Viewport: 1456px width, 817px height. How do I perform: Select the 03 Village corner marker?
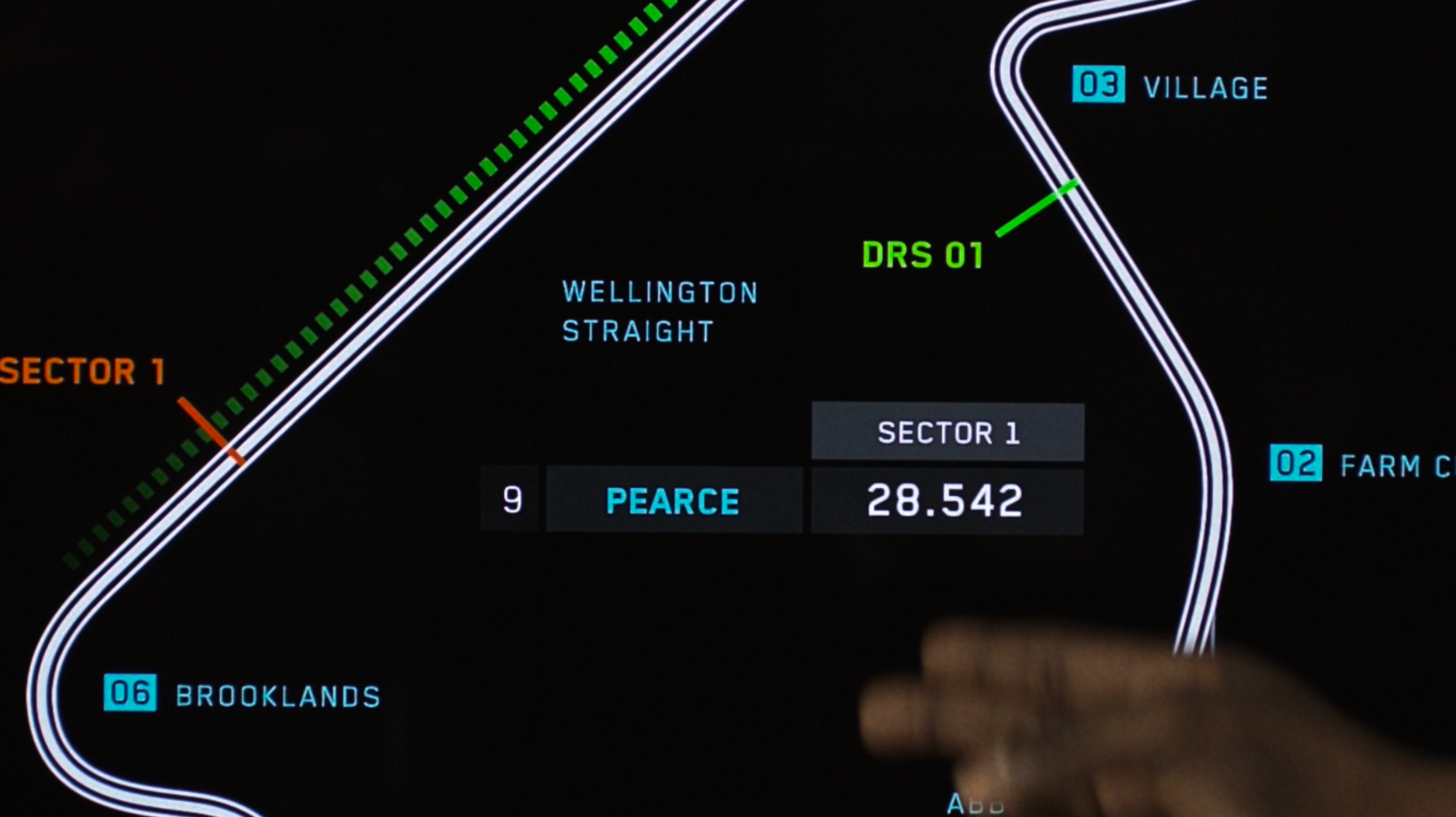(x=1098, y=84)
